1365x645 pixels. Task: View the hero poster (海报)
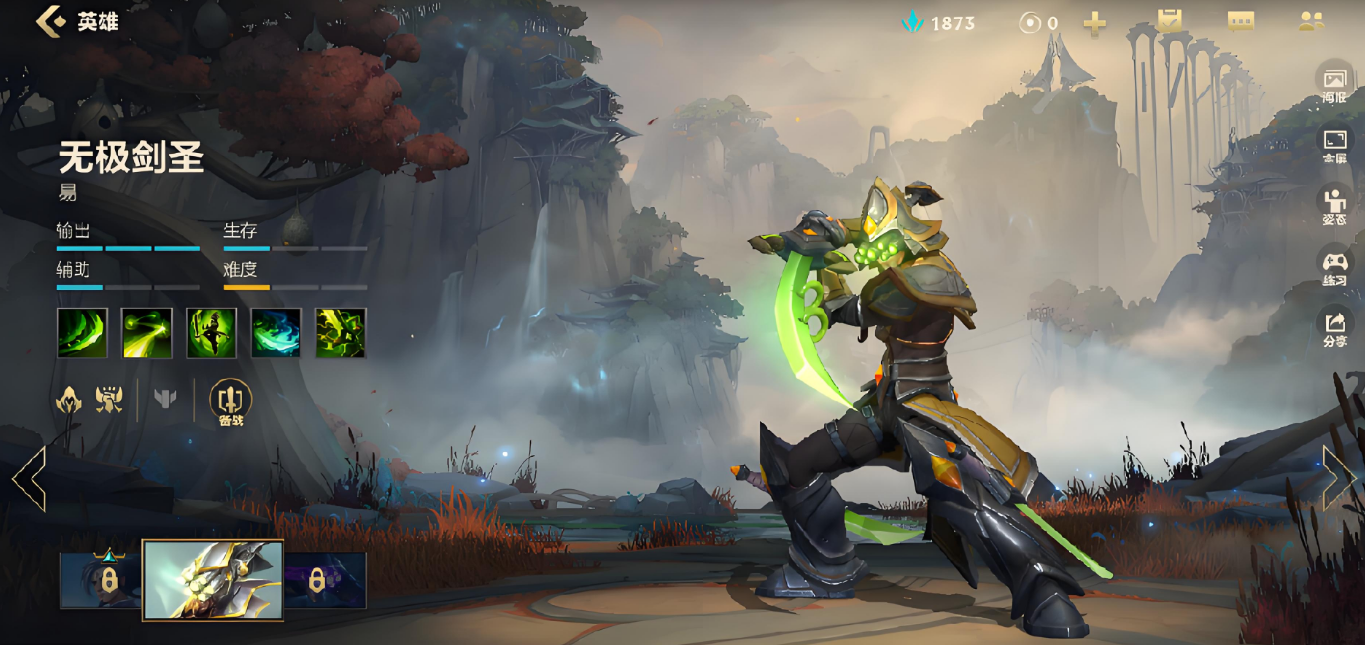click(x=1335, y=85)
